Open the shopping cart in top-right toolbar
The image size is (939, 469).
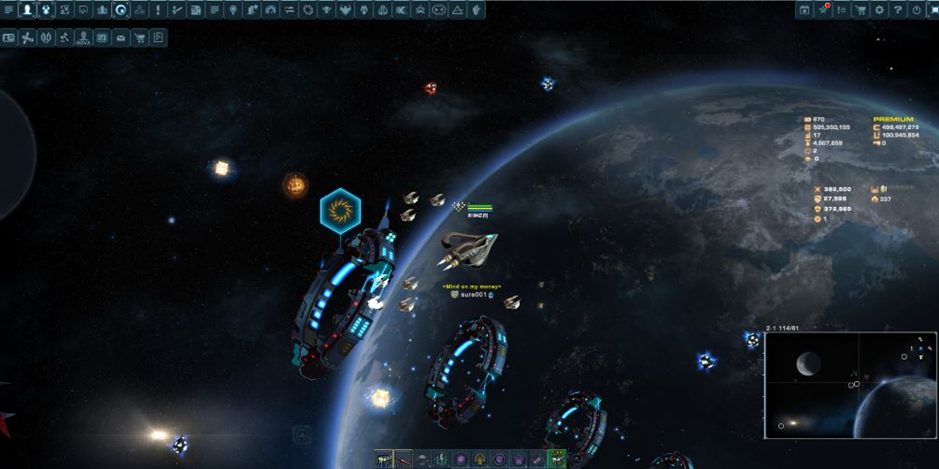(860, 10)
